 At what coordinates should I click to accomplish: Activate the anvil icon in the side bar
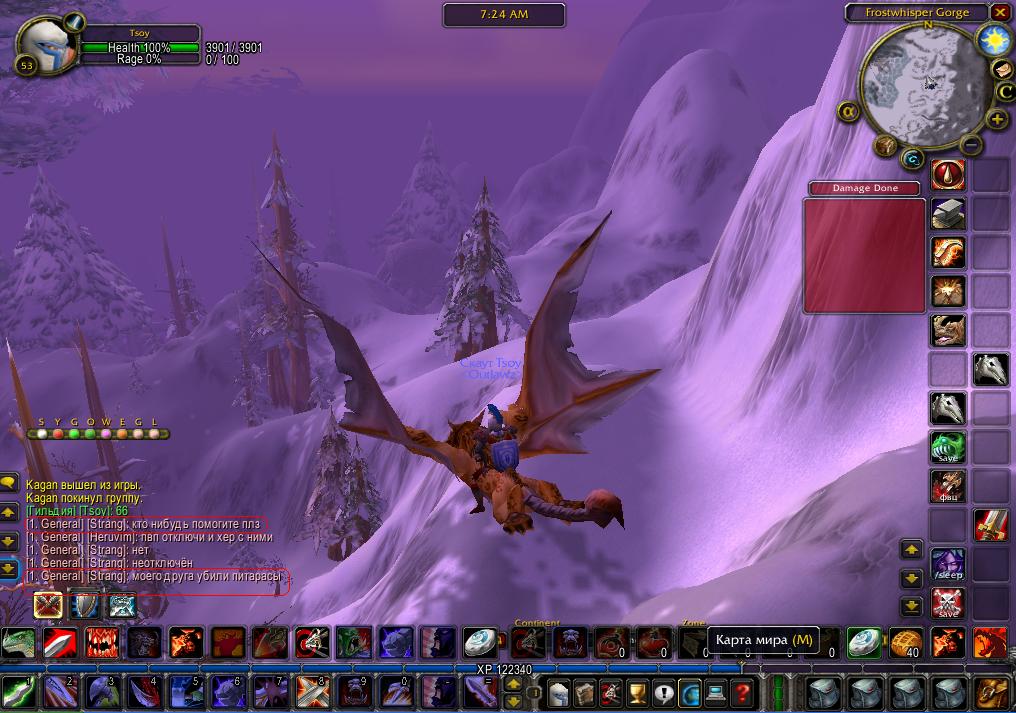click(x=948, y=213)
